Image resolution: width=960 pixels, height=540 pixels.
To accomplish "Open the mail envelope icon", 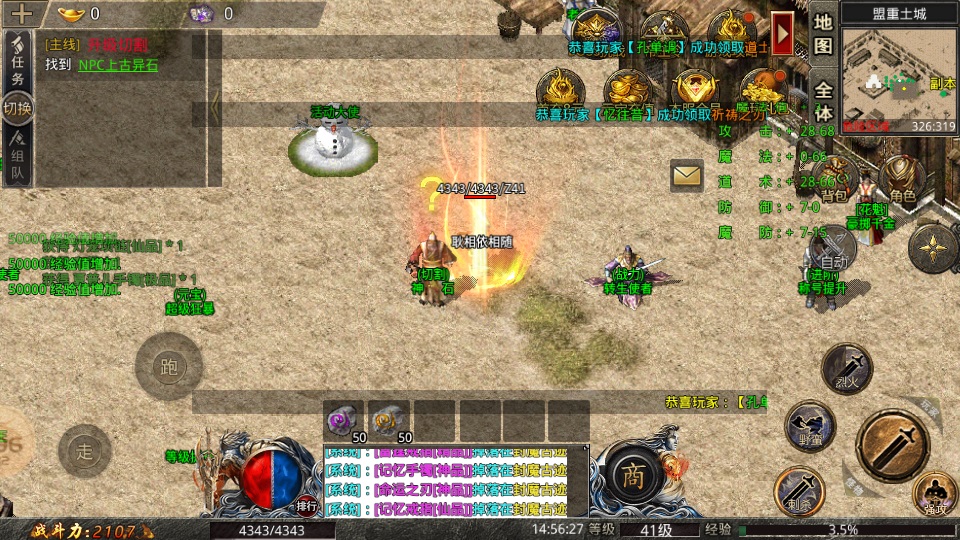I will click(687, 176).
